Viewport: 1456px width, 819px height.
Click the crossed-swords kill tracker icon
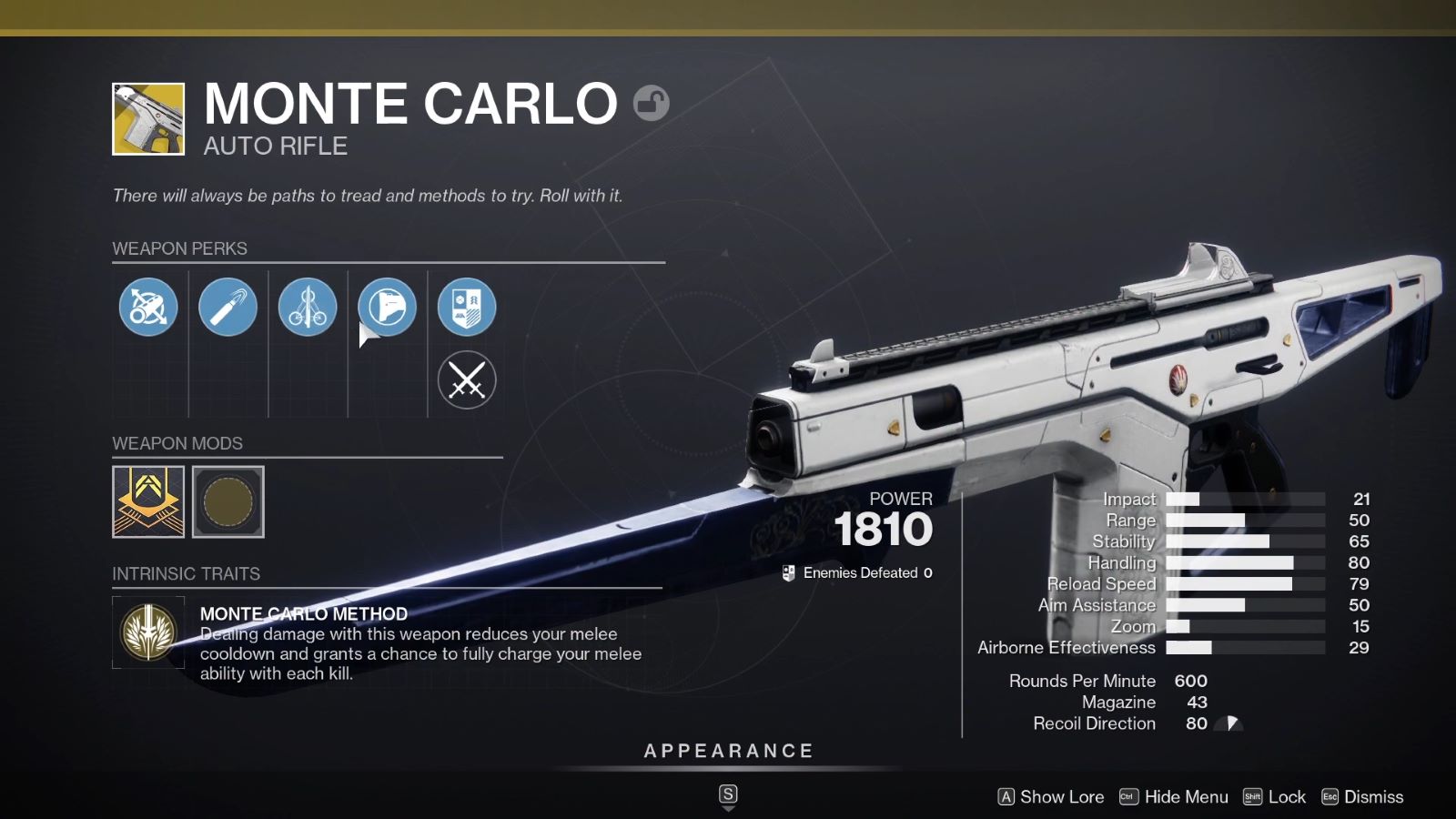(x=467, y=379)
